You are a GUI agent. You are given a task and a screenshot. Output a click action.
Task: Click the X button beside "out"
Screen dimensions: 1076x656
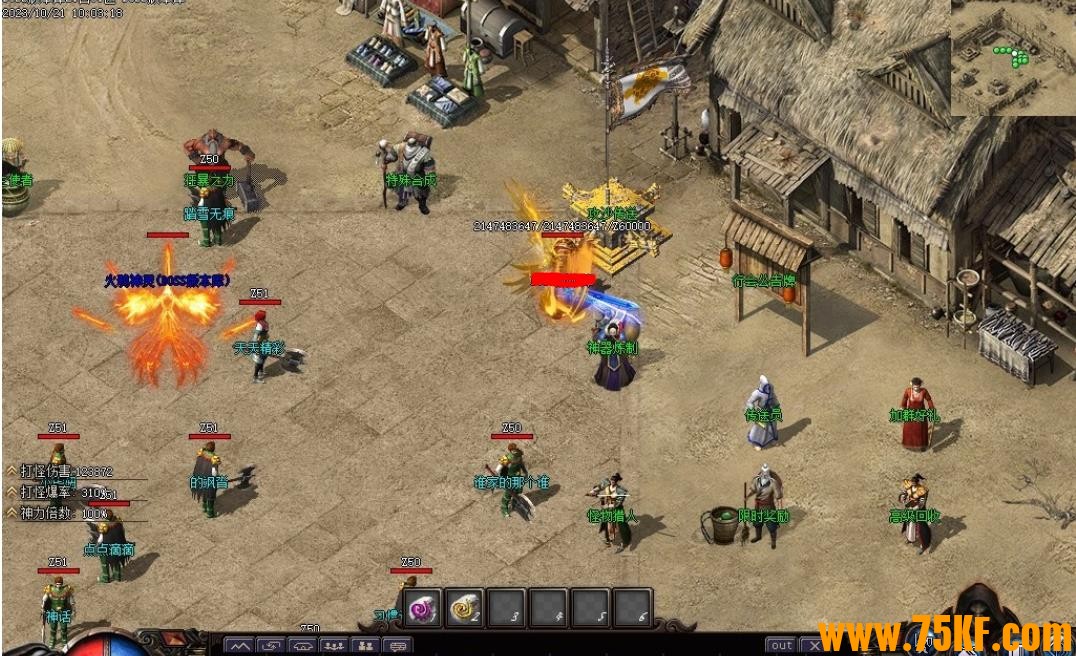[813, 646]
